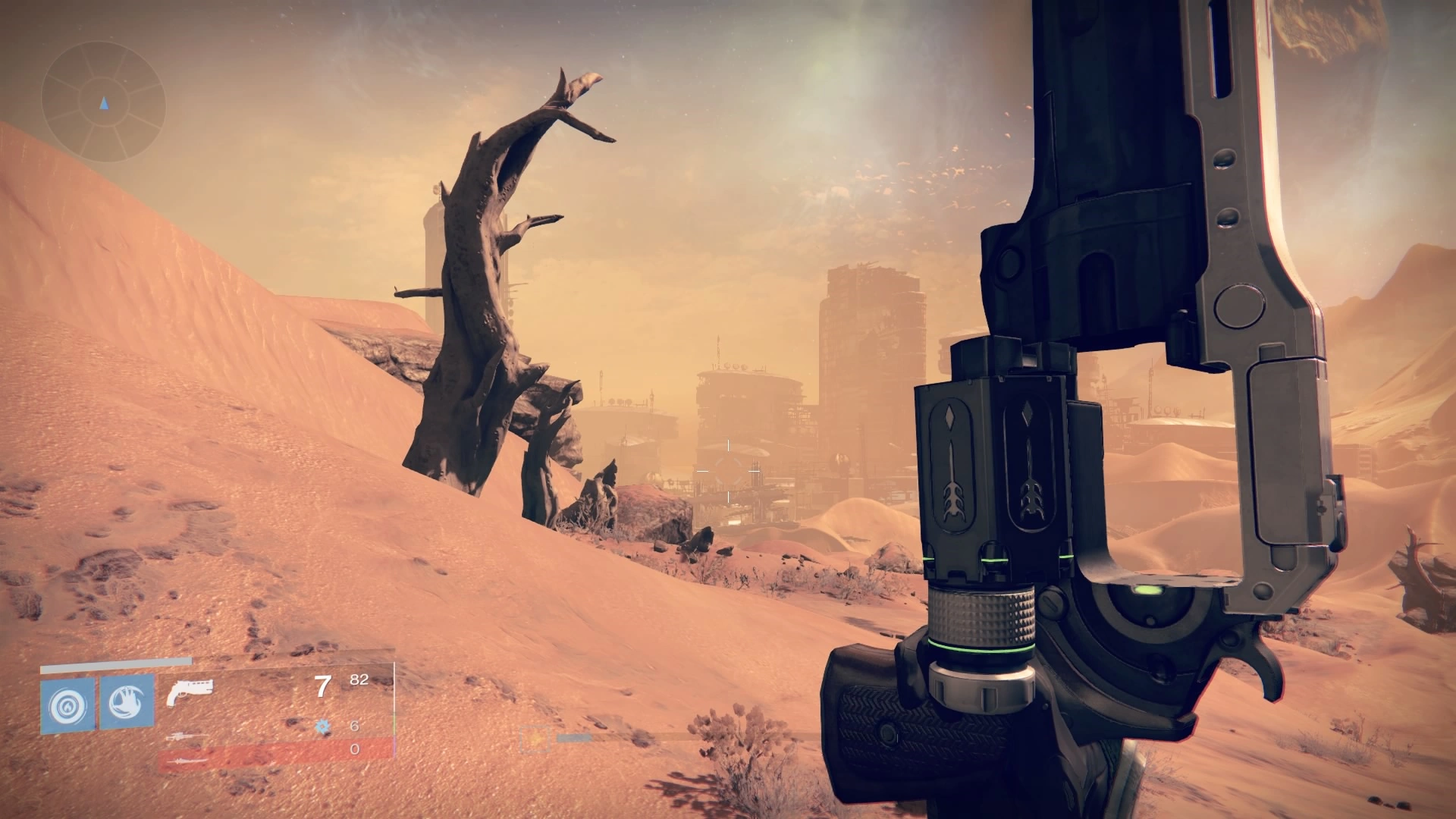Click the special ammo count showing 6

(354, 727)
